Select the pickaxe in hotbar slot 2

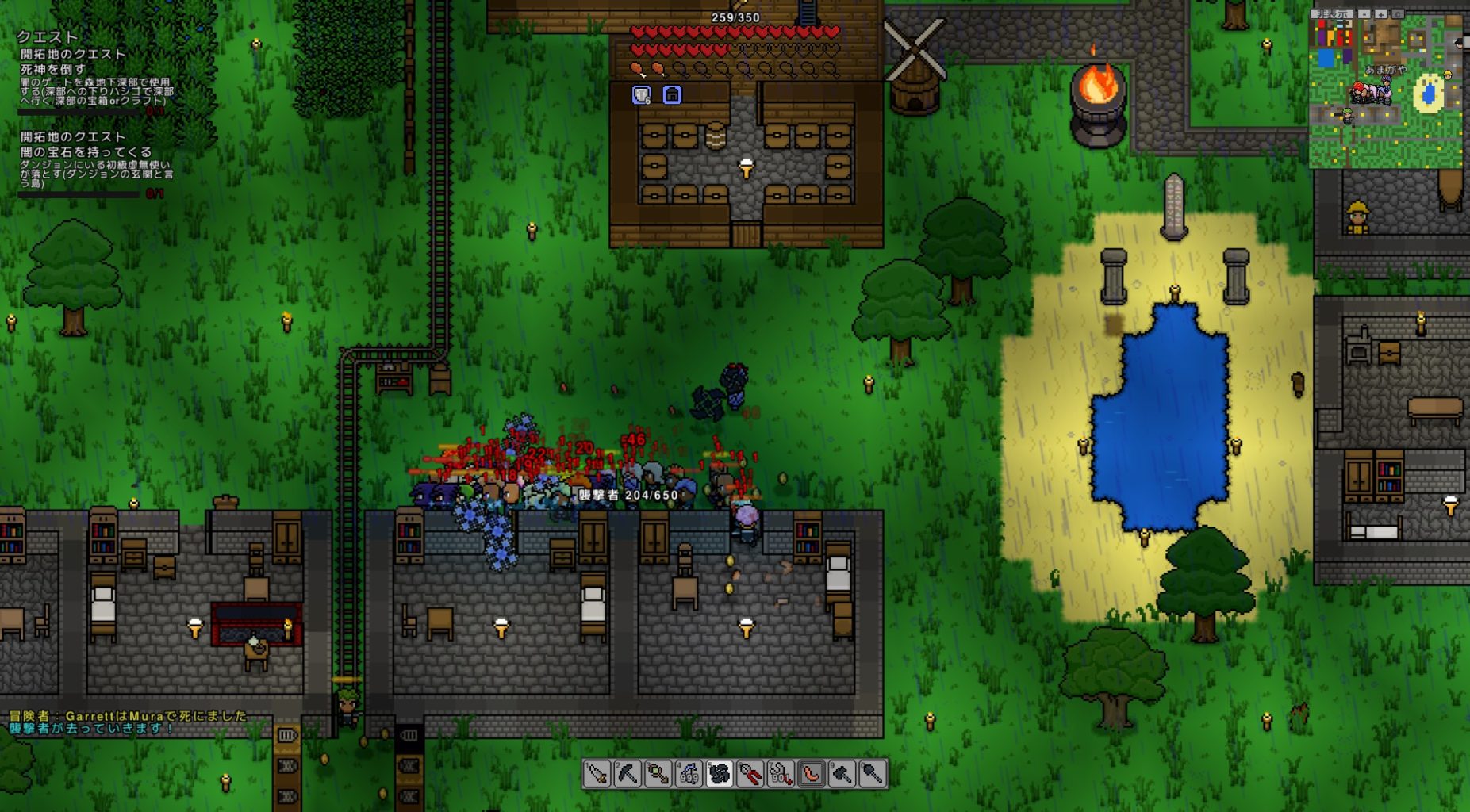tap(627, 773)
